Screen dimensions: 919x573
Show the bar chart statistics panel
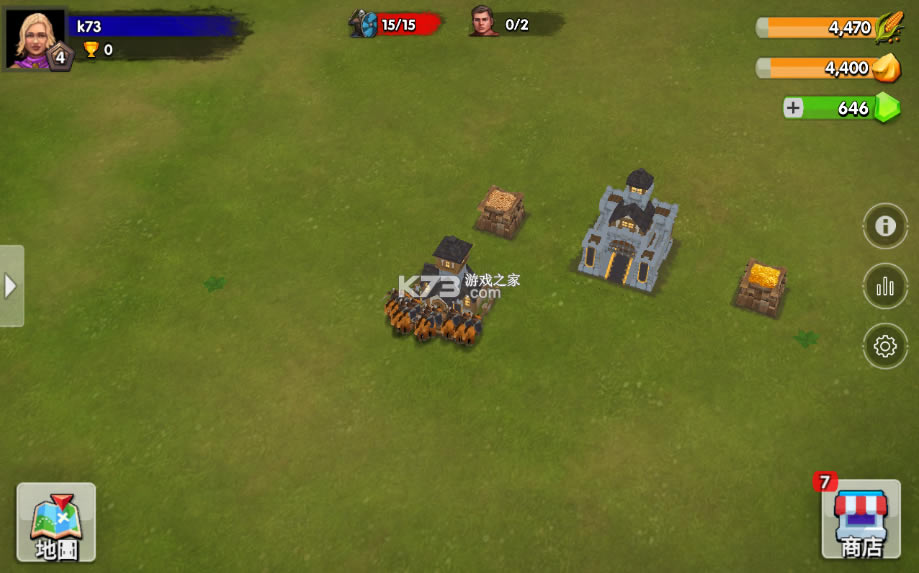(885, 287)
